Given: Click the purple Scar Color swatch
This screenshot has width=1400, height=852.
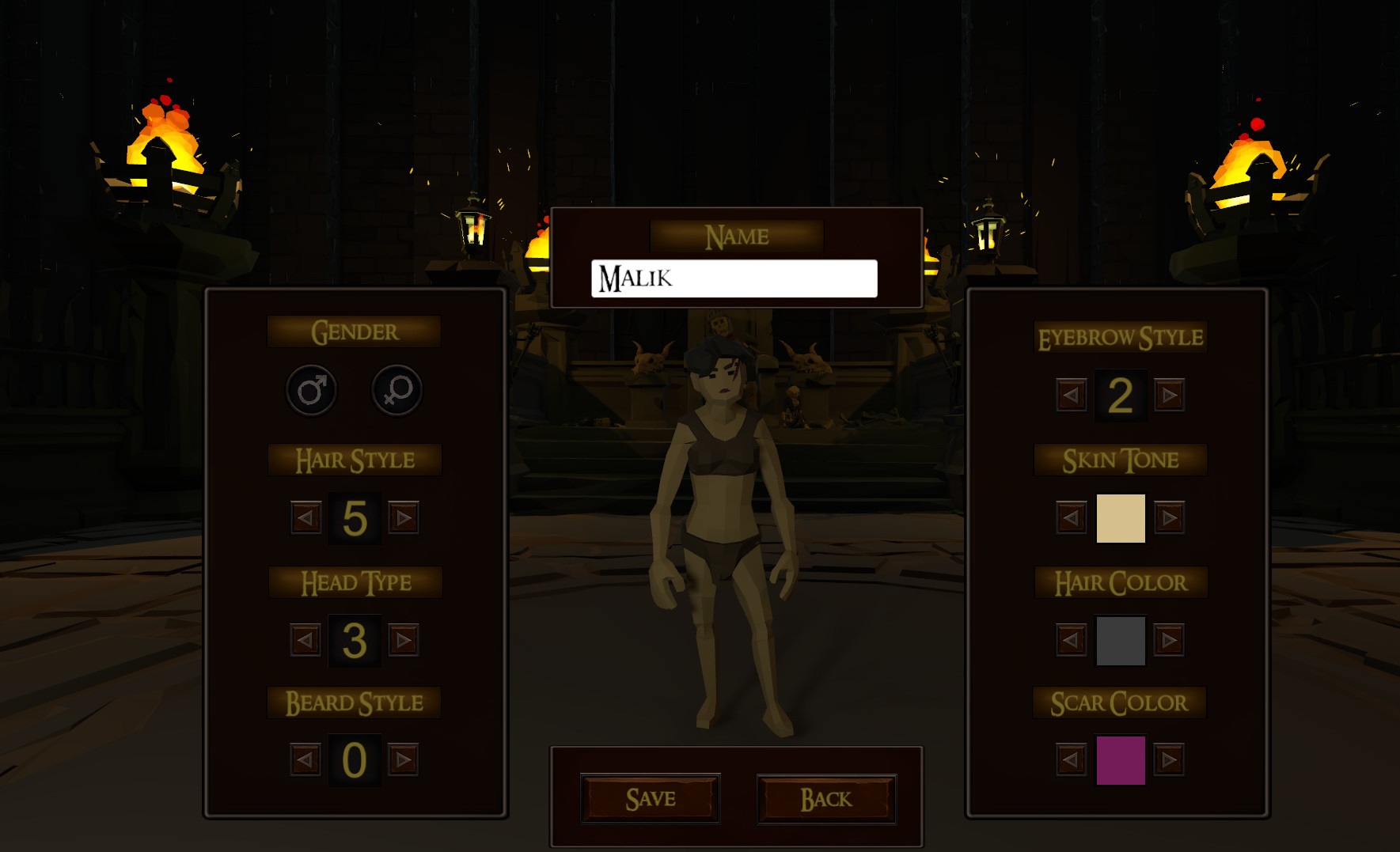Looking at the screenshot, I should [1121, 758].
